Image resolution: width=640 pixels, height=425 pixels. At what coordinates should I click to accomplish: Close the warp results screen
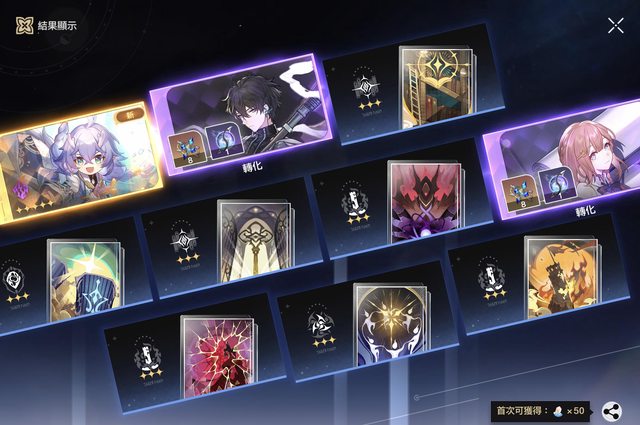[x=615, y=25]
